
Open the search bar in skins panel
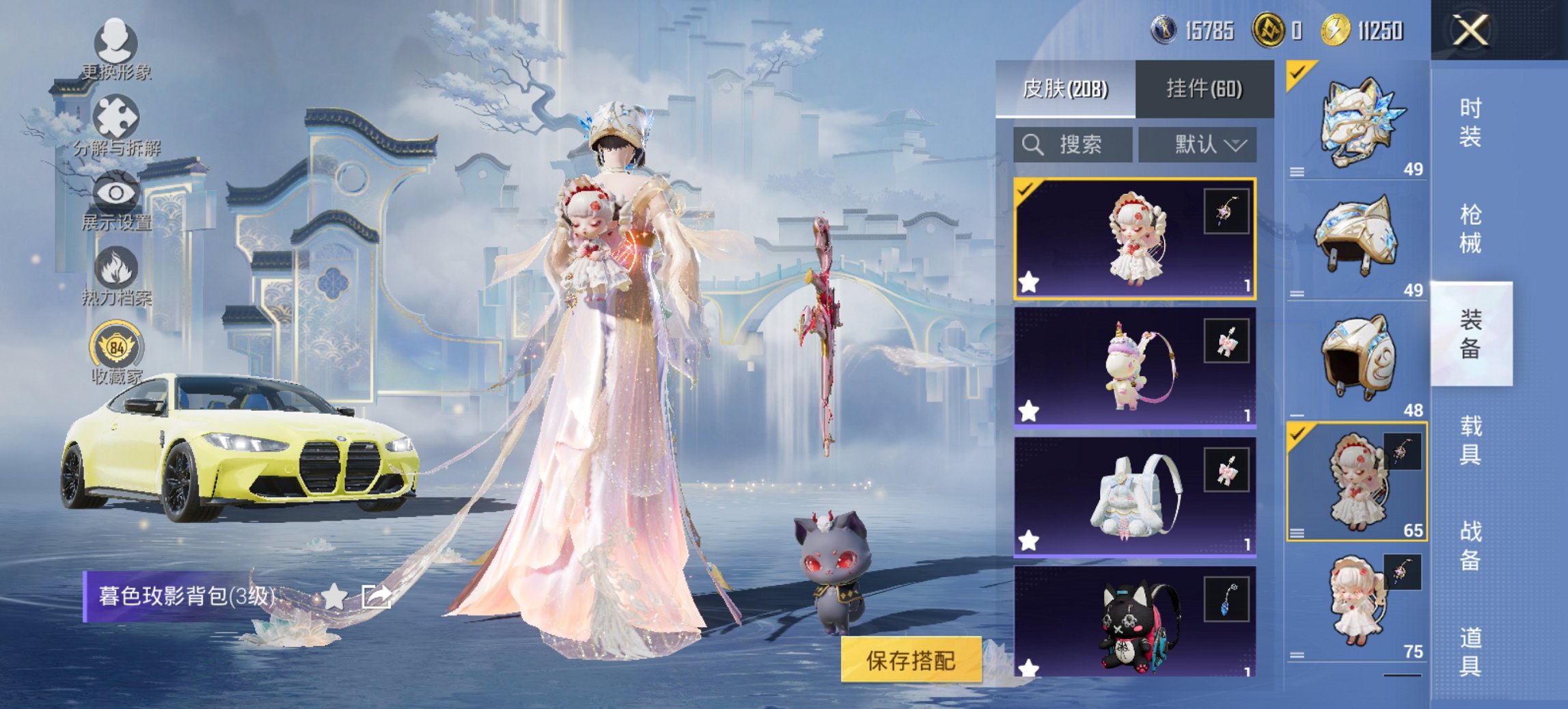click(1076, 145)
